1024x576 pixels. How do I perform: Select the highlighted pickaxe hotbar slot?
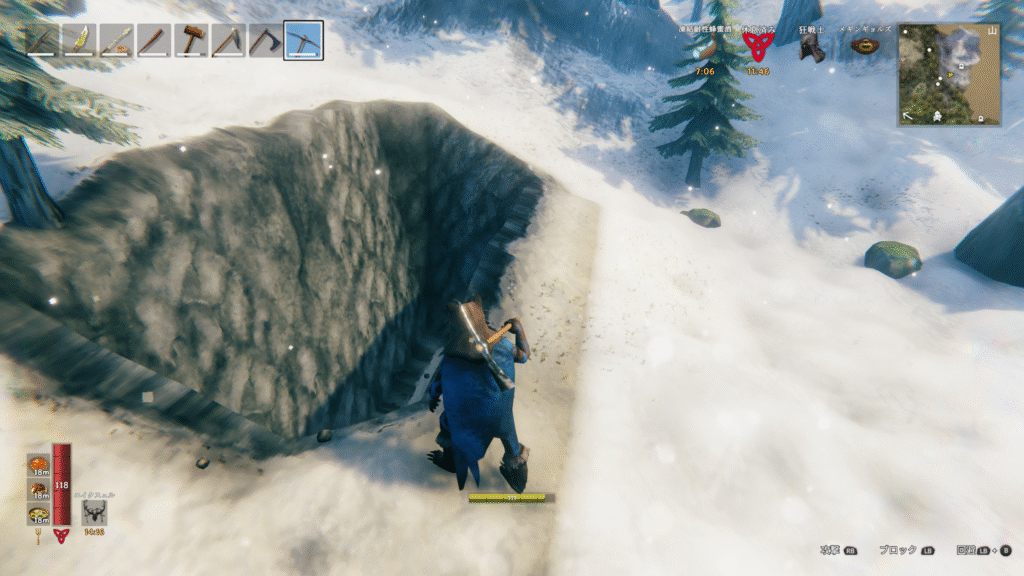tap(303, 41)
